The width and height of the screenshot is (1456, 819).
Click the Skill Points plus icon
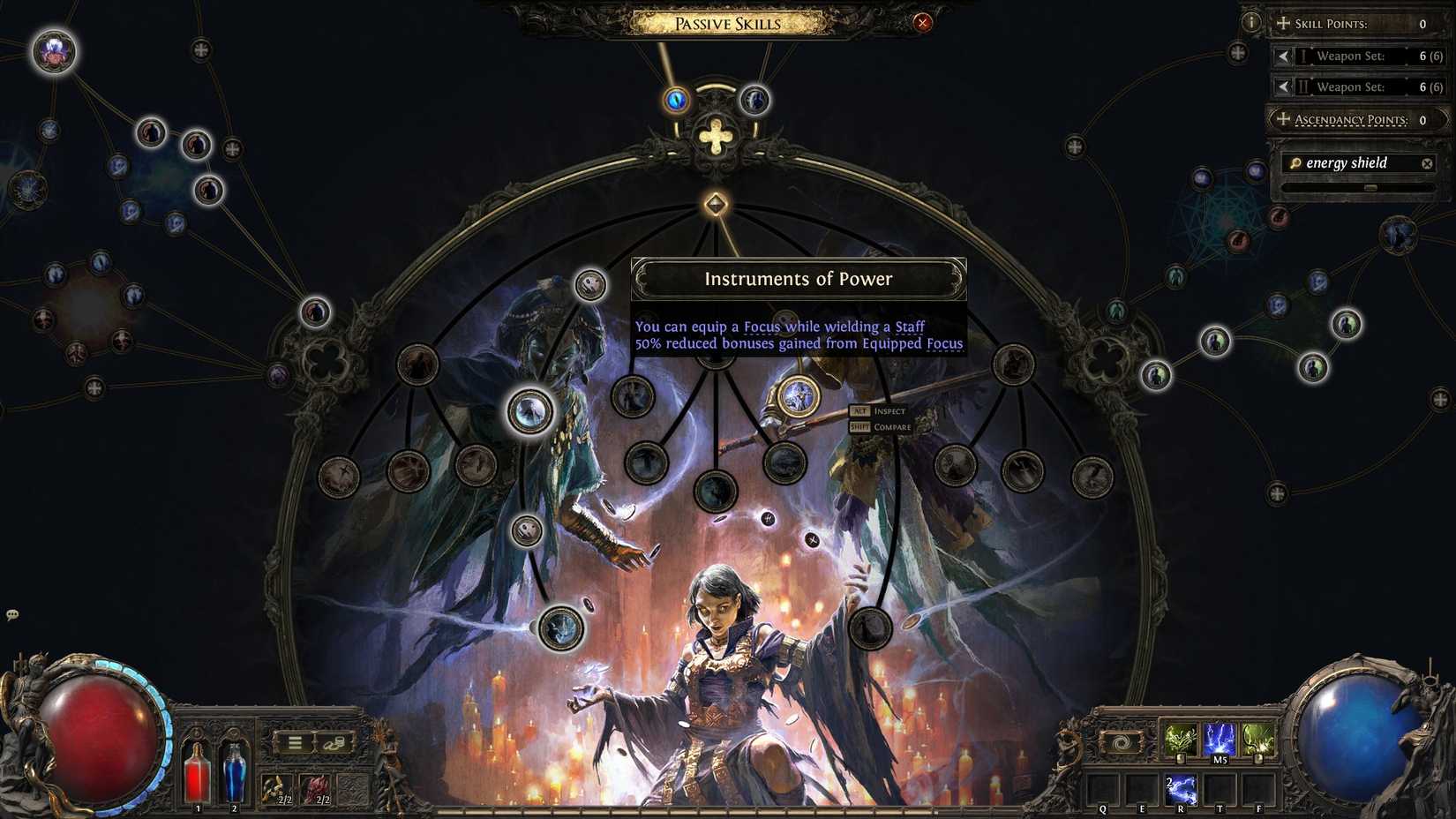click(x=1281, y=24)
